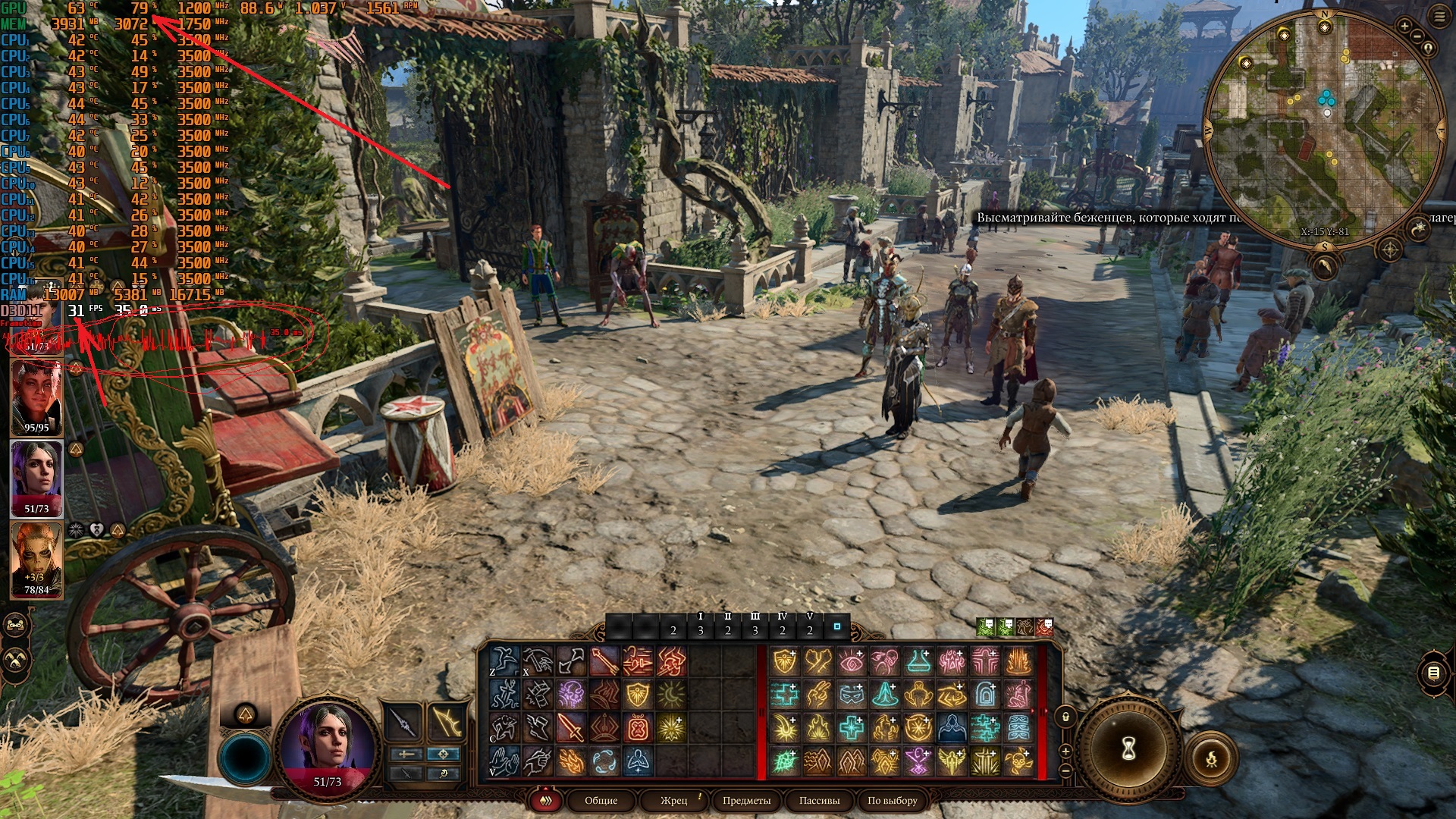
Task: Cast the hooded blue figure spell
Action: [x=952, y=728]
